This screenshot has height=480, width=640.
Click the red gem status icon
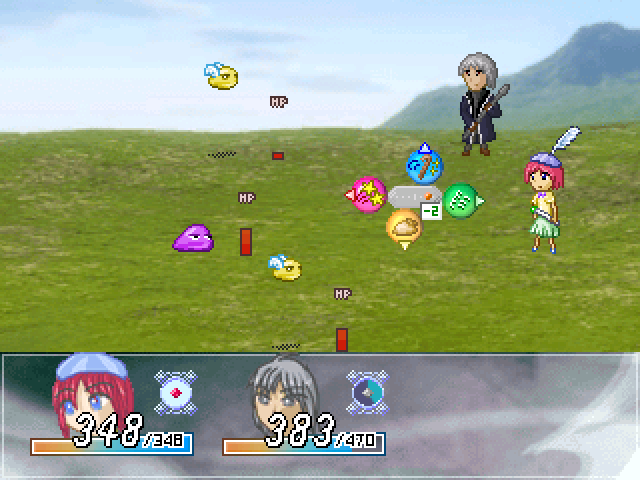pos(176,391)
